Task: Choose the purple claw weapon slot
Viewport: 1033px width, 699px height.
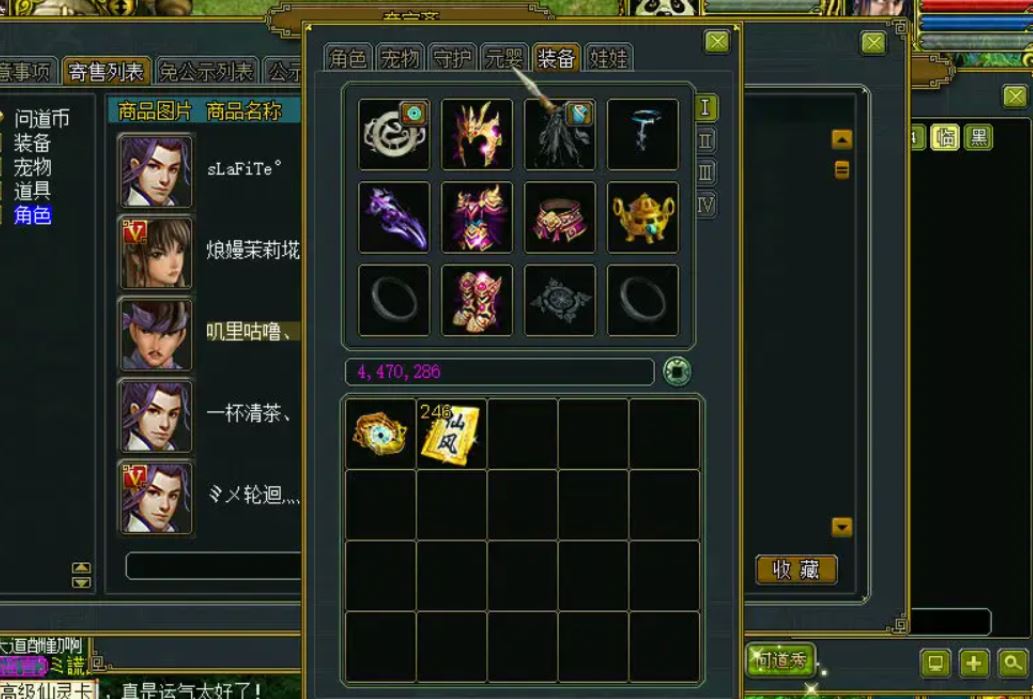Action: click(394, 217)
